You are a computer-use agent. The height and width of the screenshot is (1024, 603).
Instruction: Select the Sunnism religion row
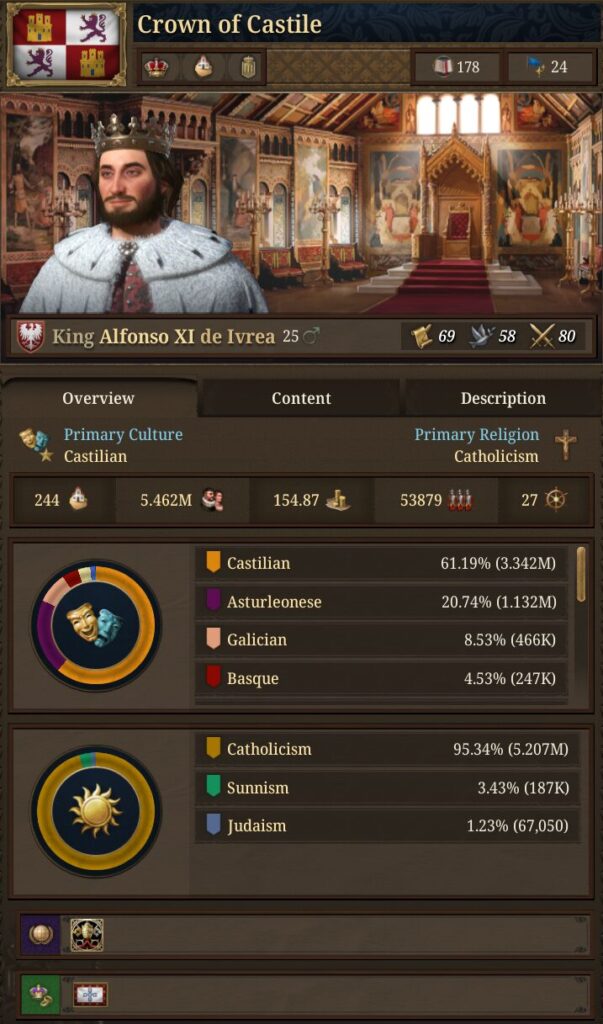(386, 788)
